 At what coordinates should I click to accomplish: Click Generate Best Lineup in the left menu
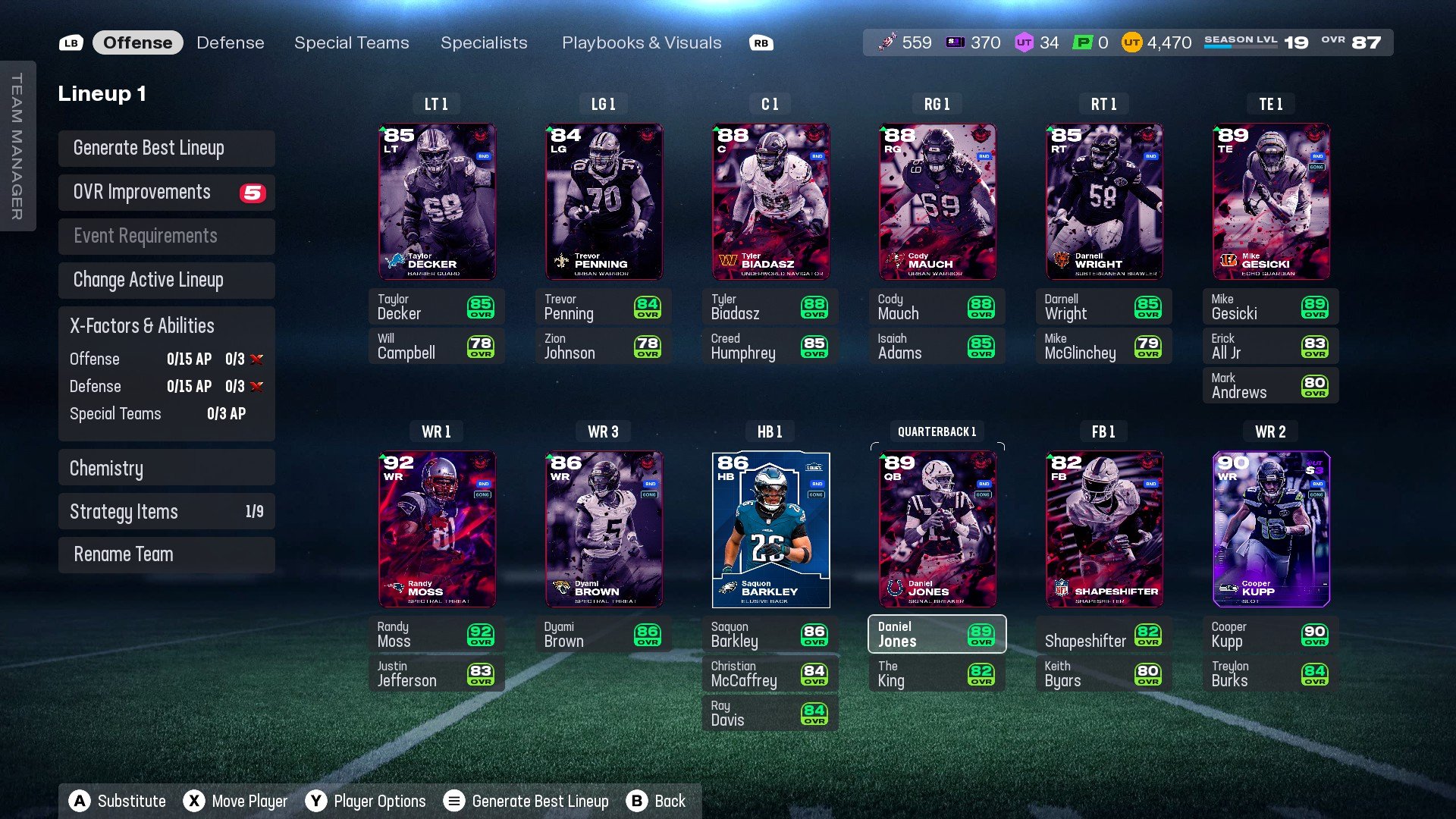coord(166,148)
